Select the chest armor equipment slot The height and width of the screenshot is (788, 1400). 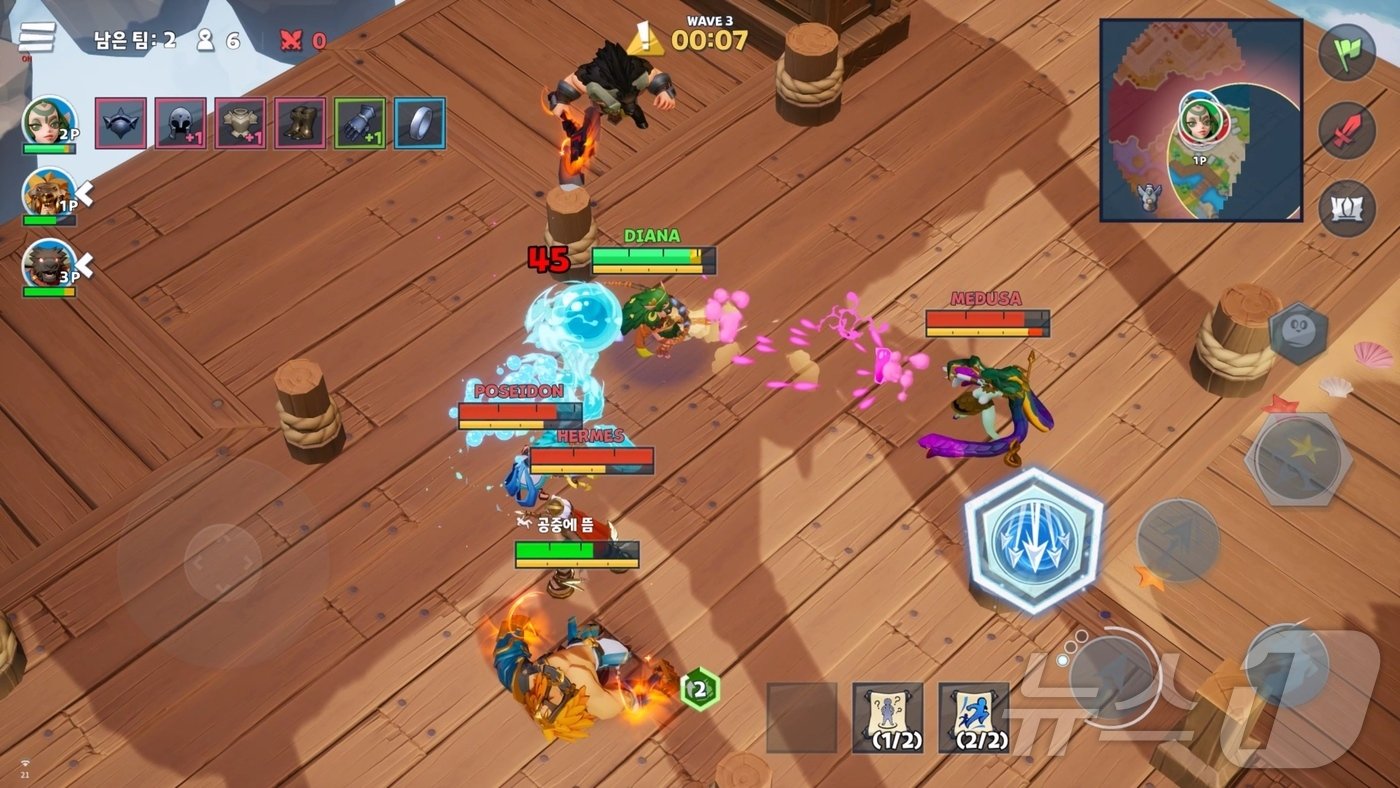240,123
